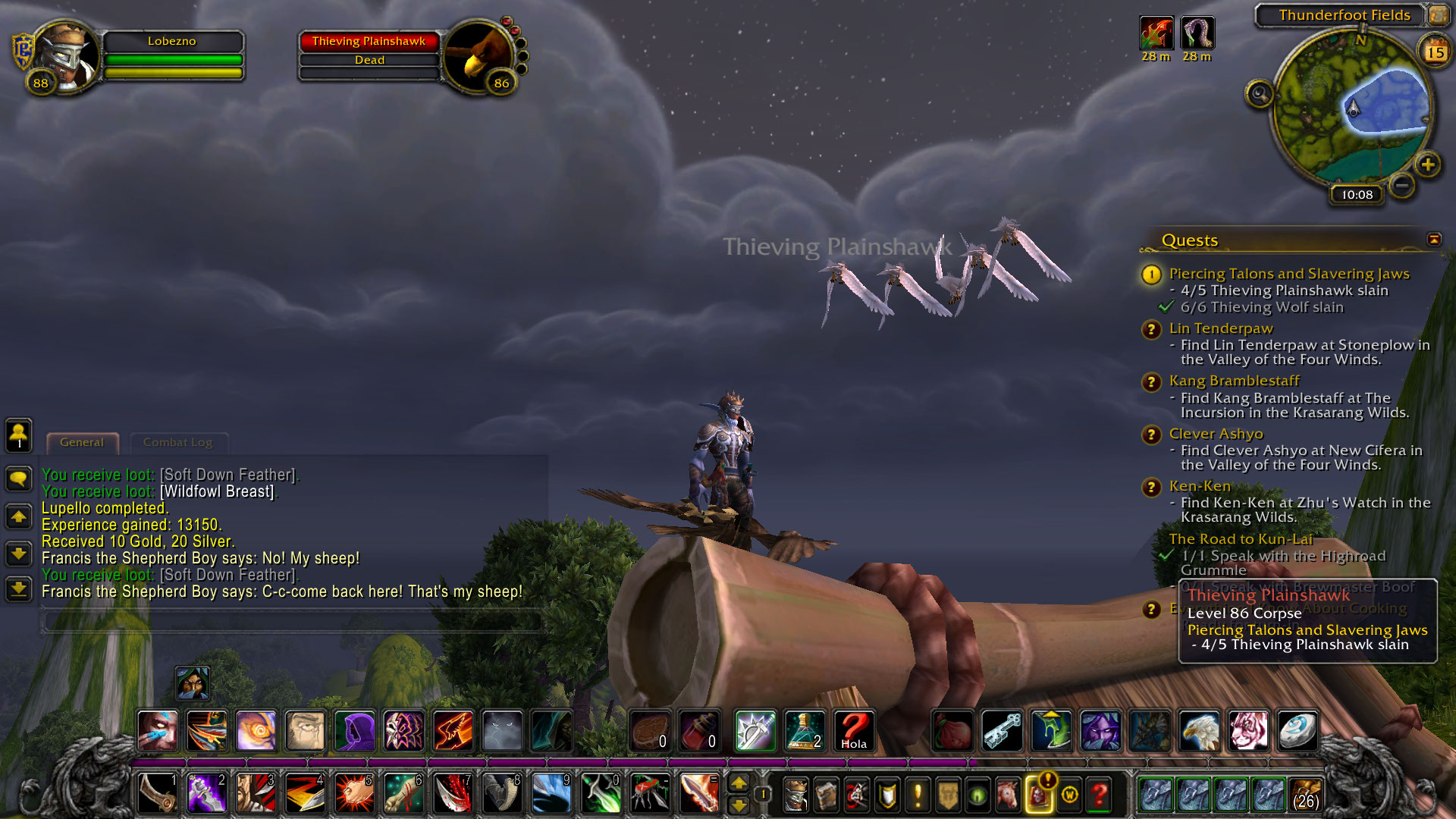Click the Lobezno player portrait
Image resolution: width=1456 pixels, height=819 pixels.
(67, 55)
